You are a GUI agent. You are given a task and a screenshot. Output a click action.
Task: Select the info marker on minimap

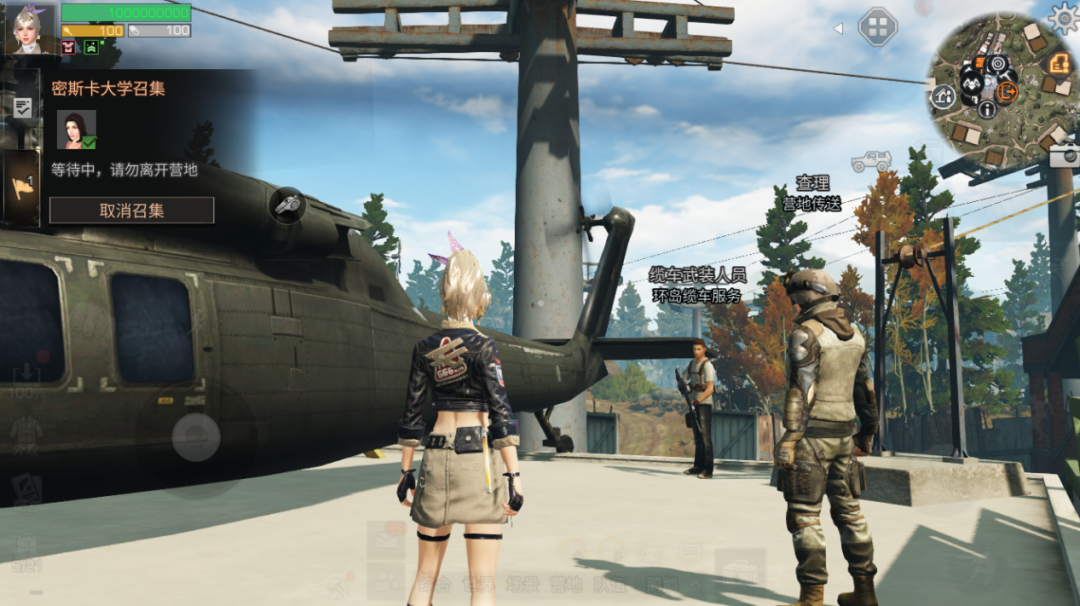tap(987, 110)
